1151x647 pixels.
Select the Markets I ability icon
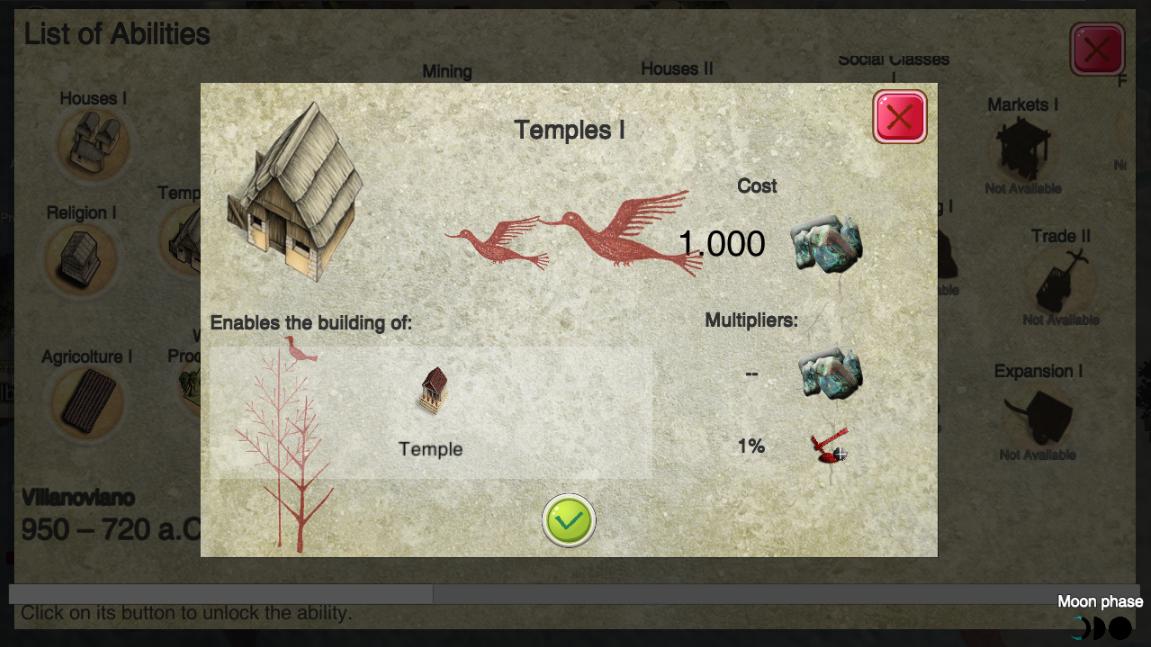1022,147
